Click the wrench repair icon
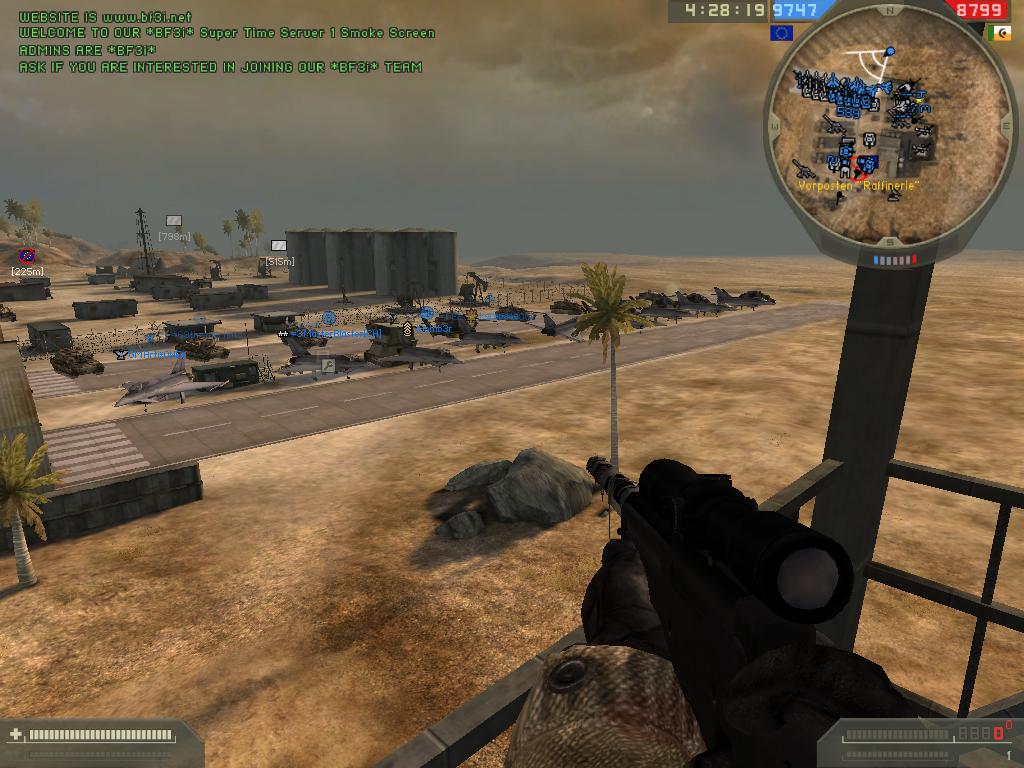Image resolution: width=1024 pixels, height=768 pixels. tap(327, 367)
